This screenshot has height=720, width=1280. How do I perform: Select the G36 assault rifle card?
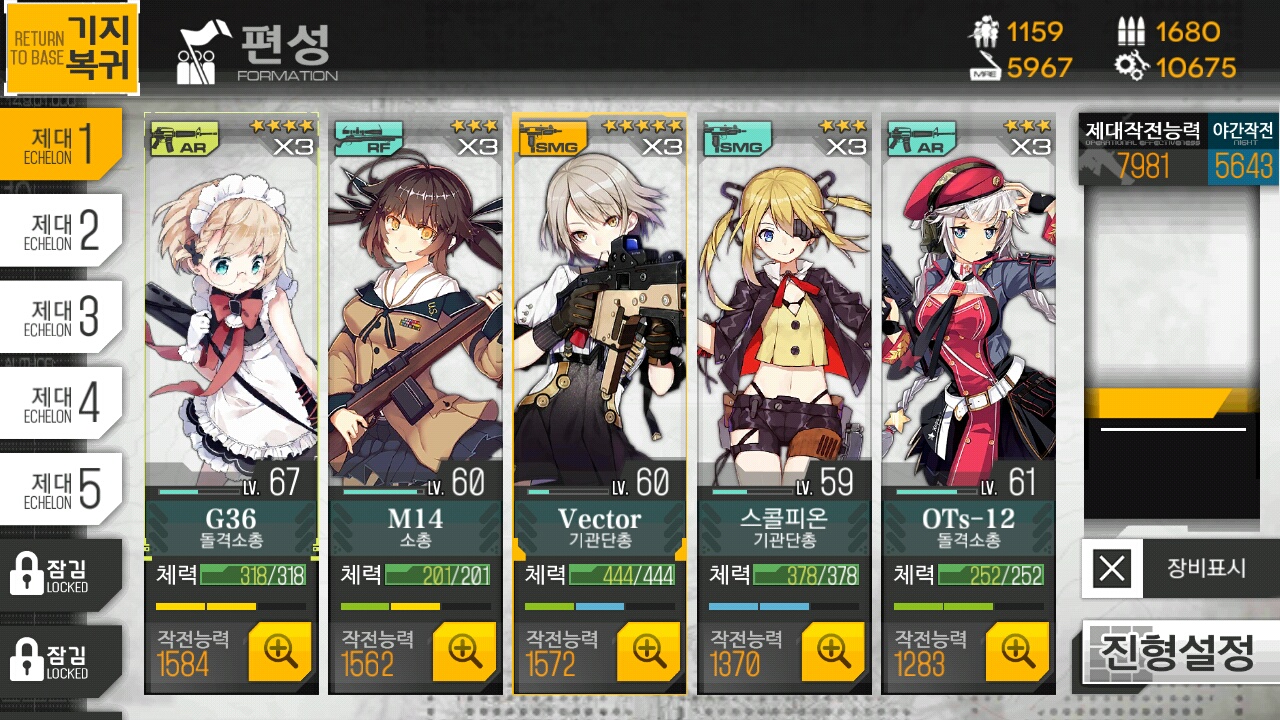click(231, 320)
